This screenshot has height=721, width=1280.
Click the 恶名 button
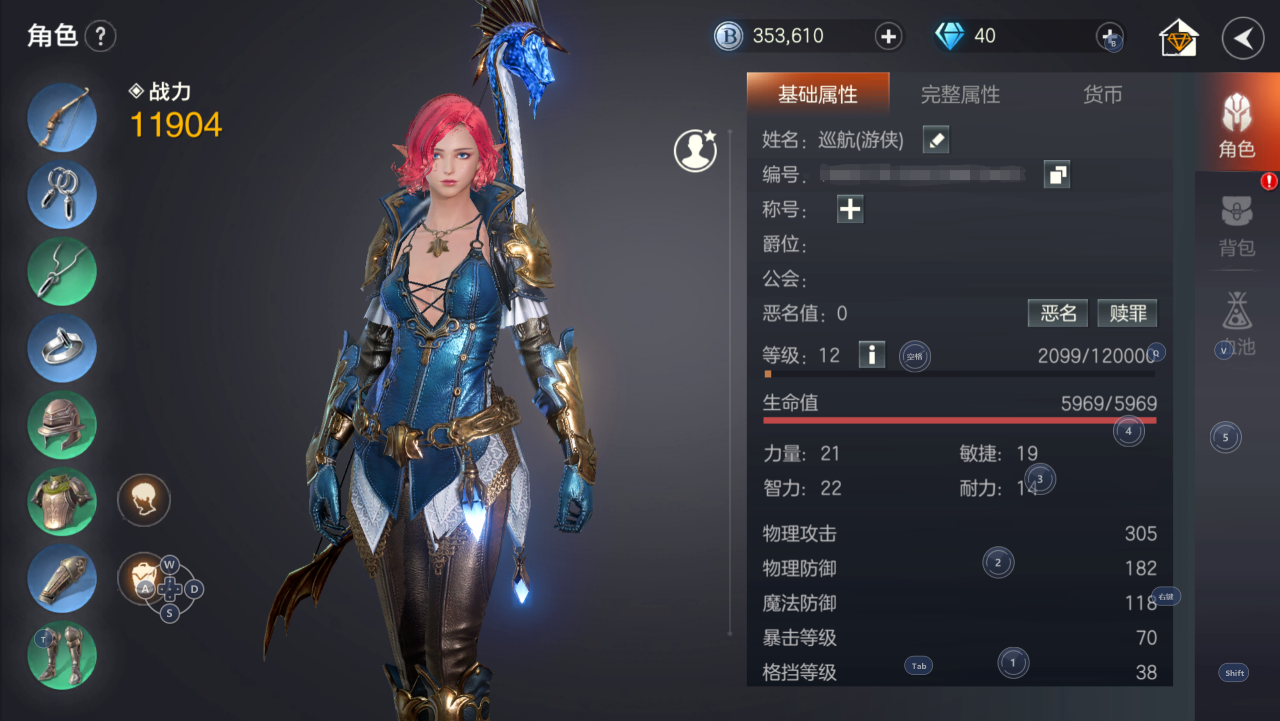pos(1058,313)
